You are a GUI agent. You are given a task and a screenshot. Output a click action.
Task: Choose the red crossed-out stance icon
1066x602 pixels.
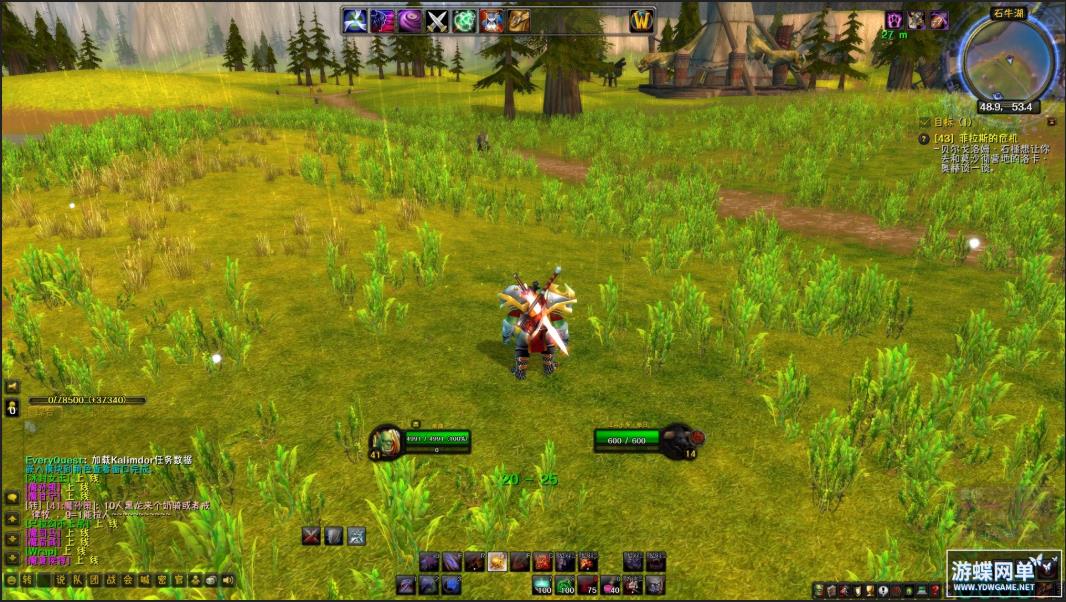pos(311,536)
